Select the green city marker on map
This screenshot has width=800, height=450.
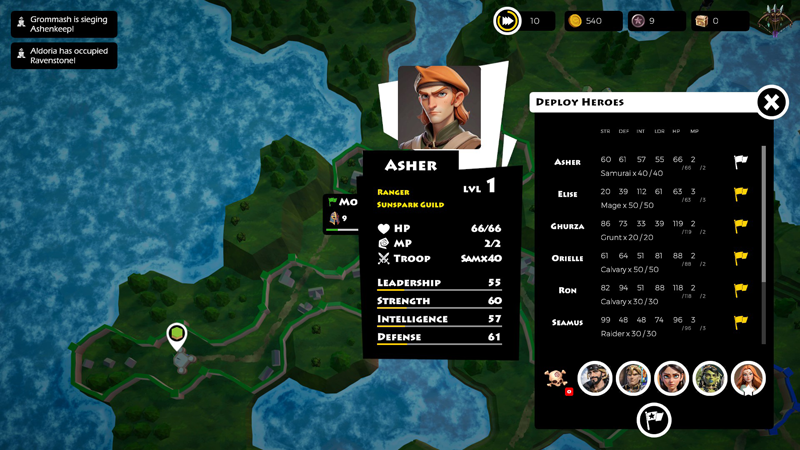coord(177,335)
